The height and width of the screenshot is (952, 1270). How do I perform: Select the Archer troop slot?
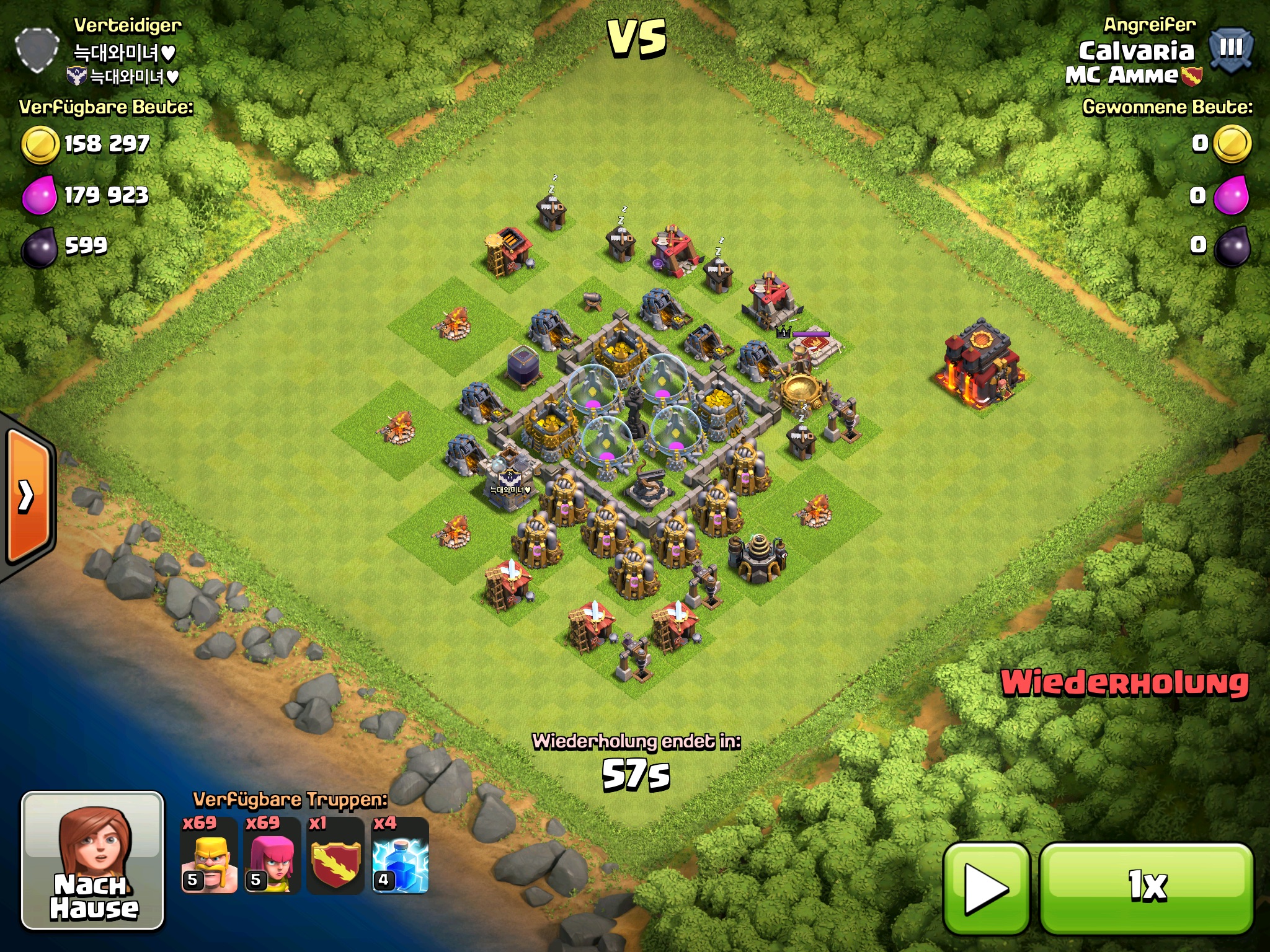tap(272, 857)
